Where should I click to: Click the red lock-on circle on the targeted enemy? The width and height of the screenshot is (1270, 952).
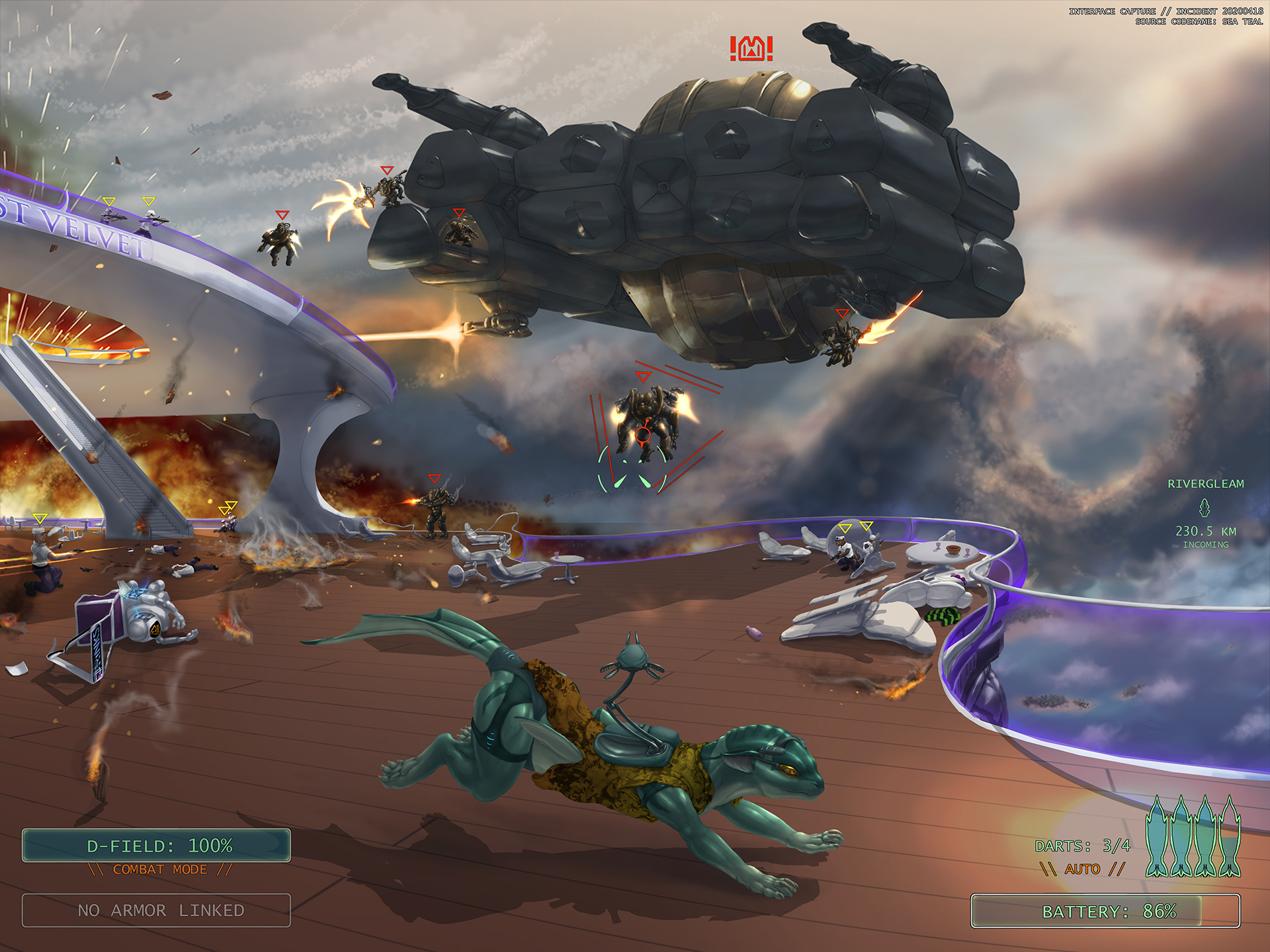(x=643, y=434)
